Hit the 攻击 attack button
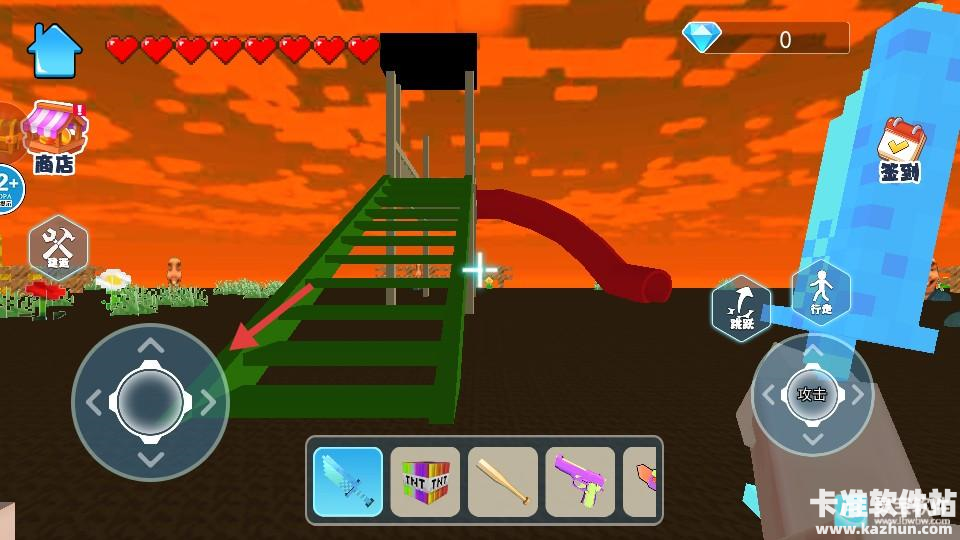The width and height of the screenshot is (960, 540). point(812,394)
